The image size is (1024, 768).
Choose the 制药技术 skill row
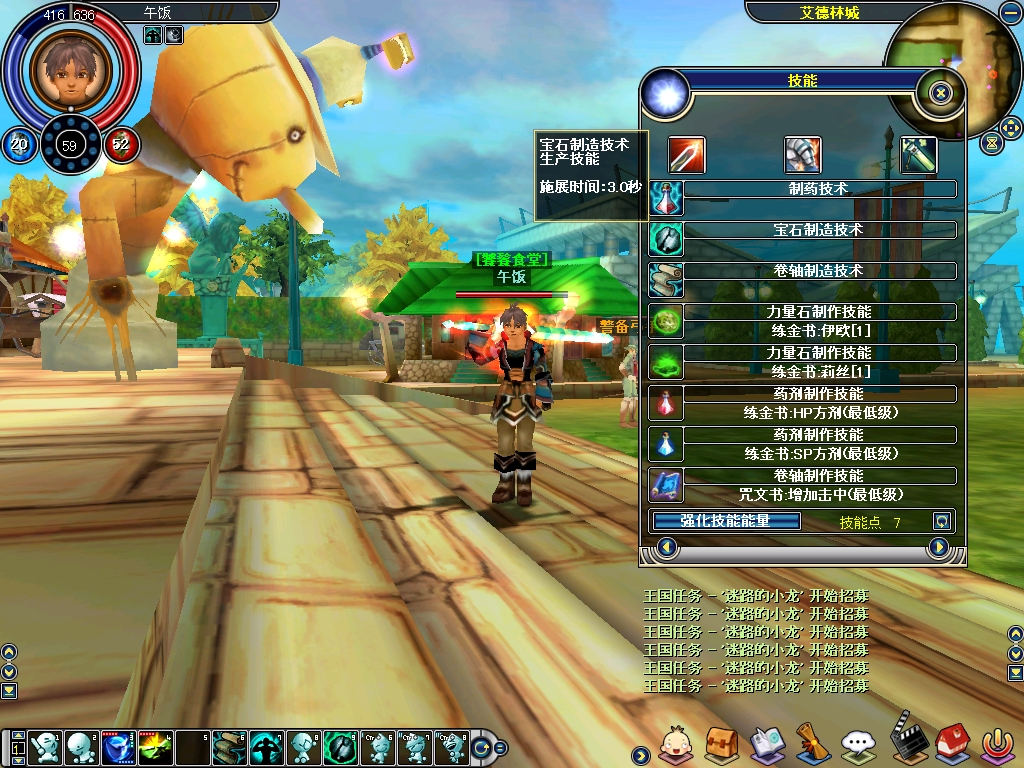point(819,189)
